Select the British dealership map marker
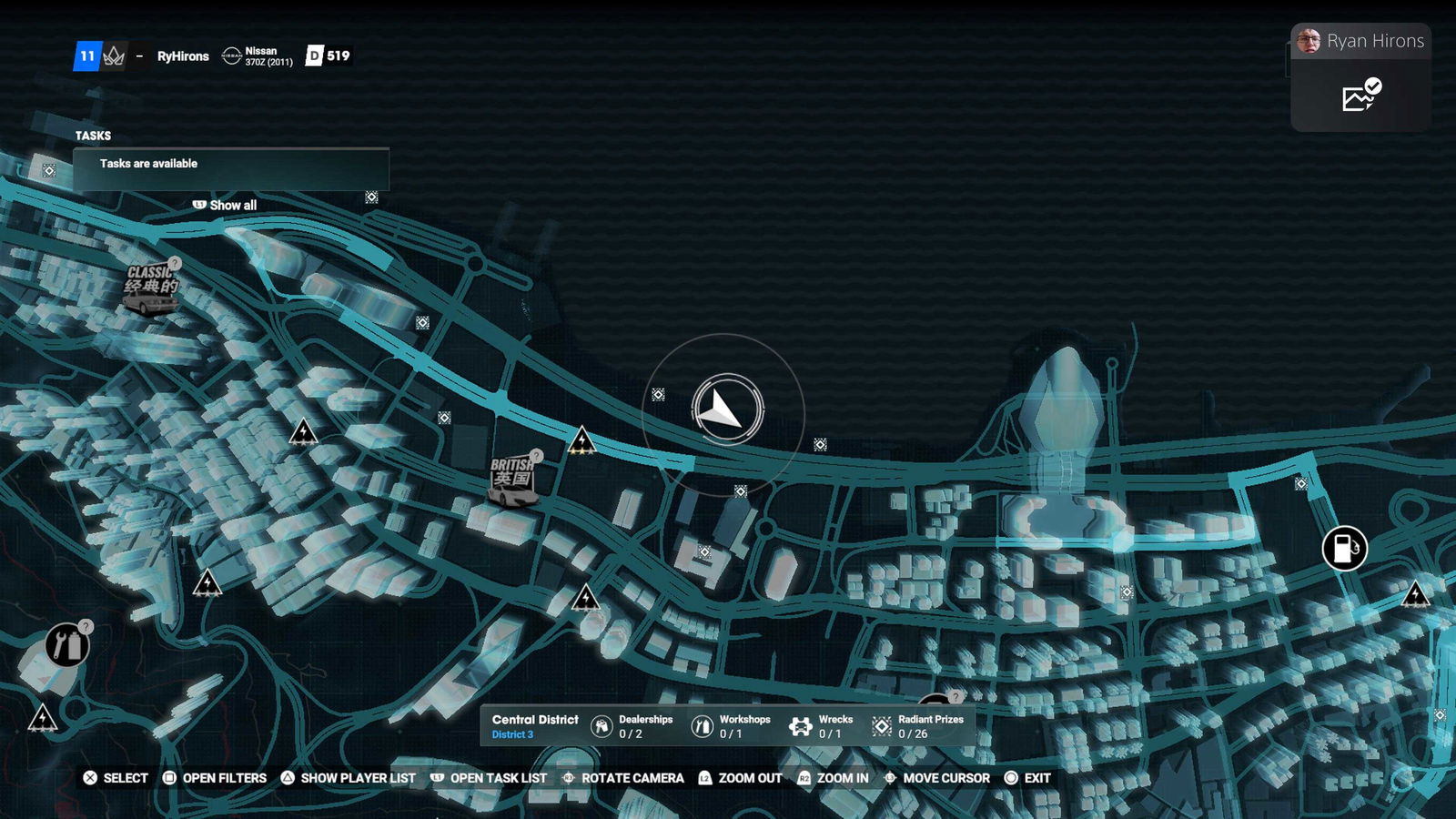This screenshot has width=1456, height=819. [513, 480]
